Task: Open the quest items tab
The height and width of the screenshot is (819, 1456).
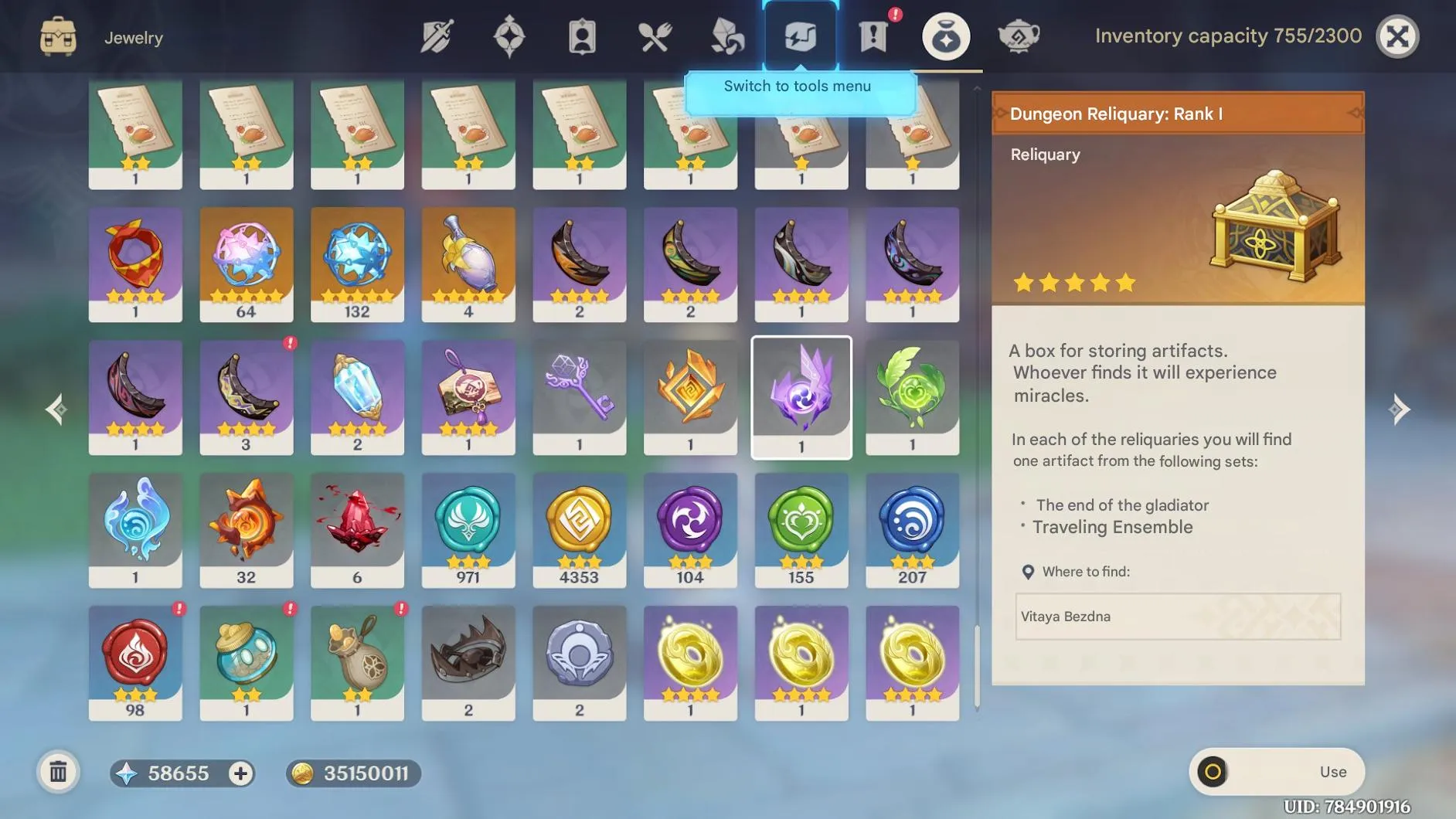Action: (x=873, y=36)
